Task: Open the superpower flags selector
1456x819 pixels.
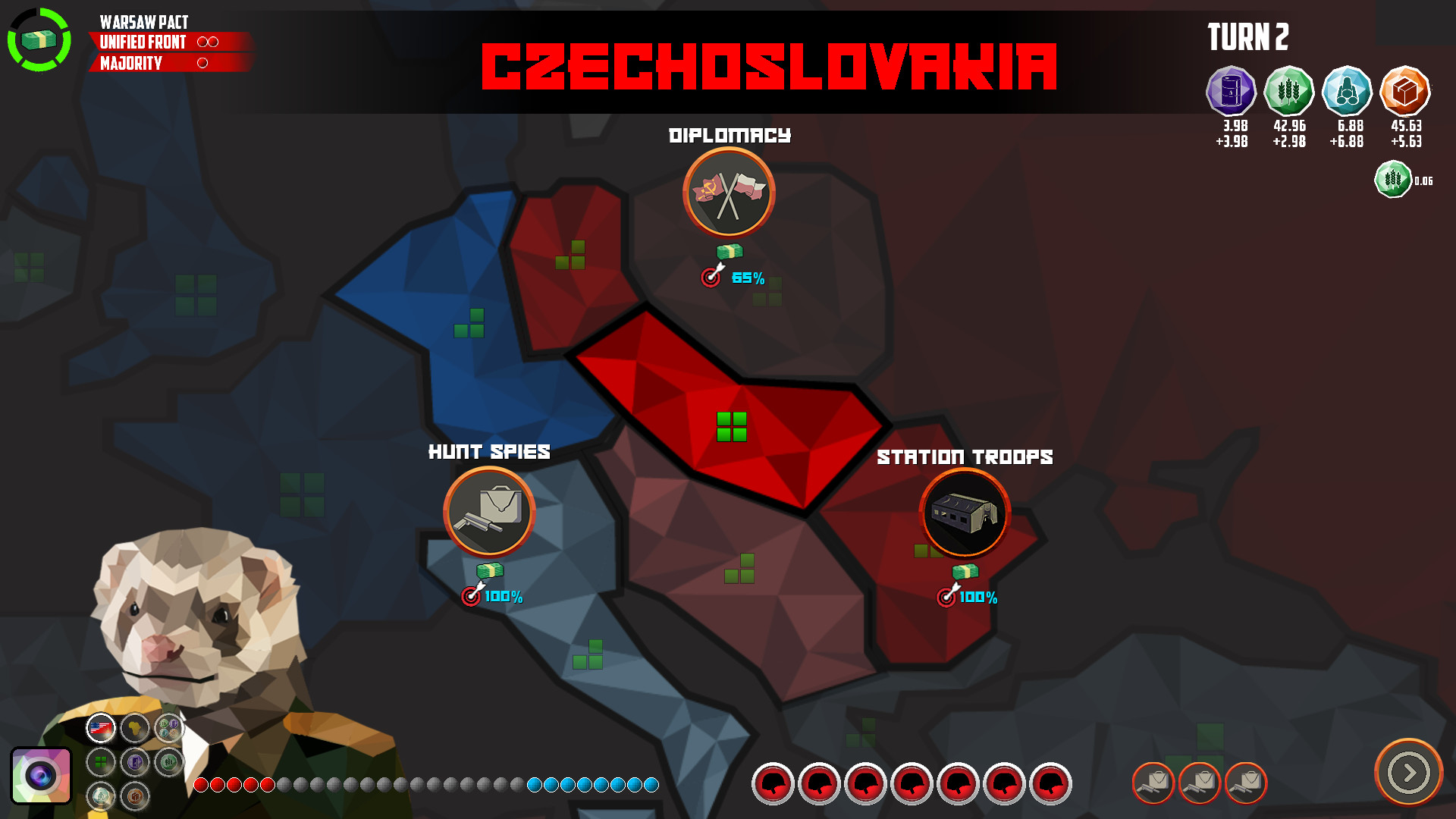Action: 99,728
